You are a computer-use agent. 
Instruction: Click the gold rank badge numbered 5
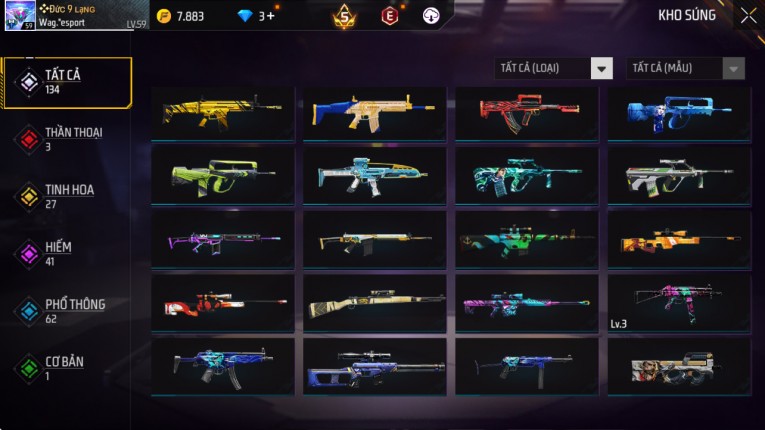[345, 16]
